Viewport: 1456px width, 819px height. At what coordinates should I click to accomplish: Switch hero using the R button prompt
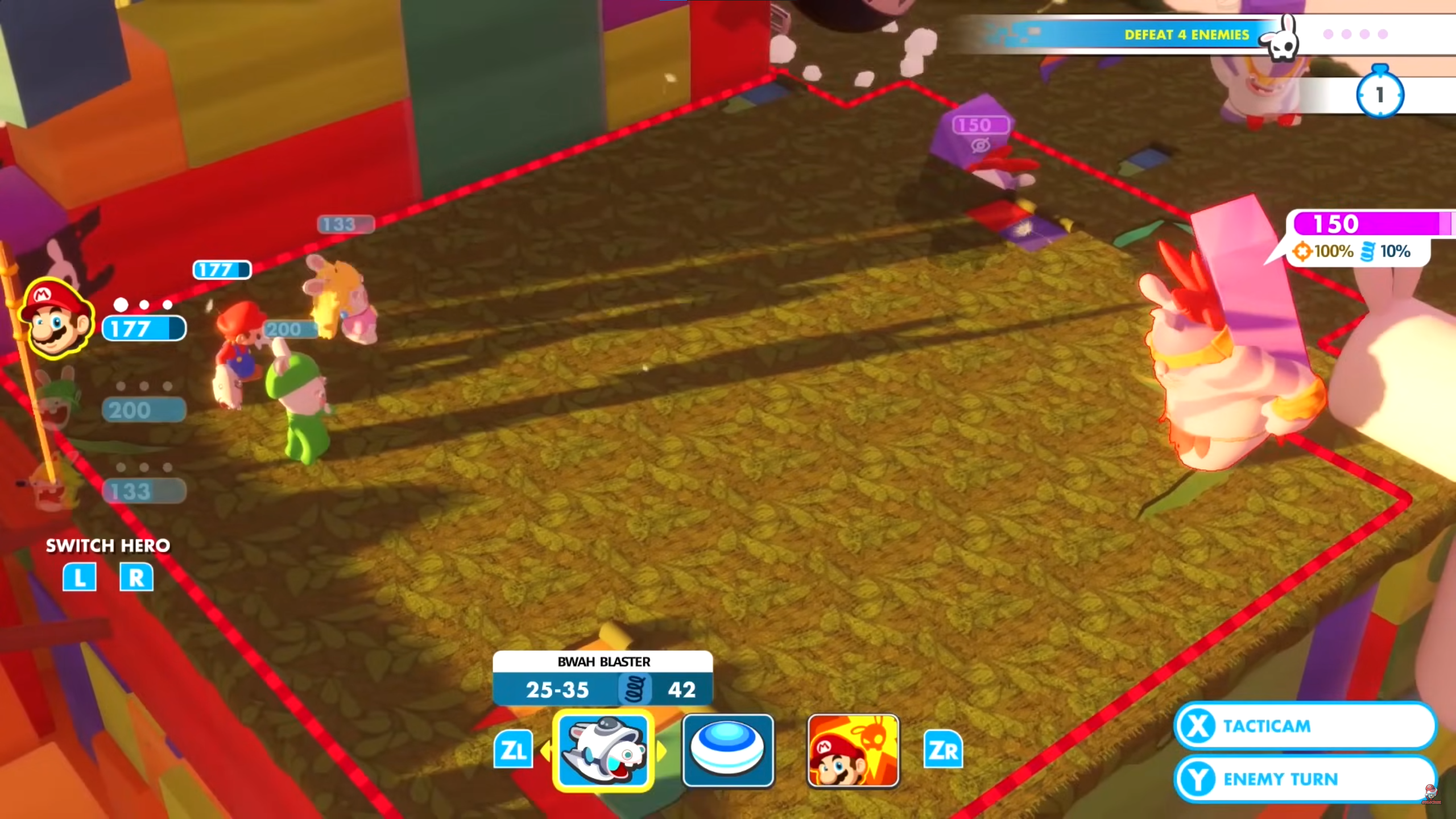coord(136,577)
